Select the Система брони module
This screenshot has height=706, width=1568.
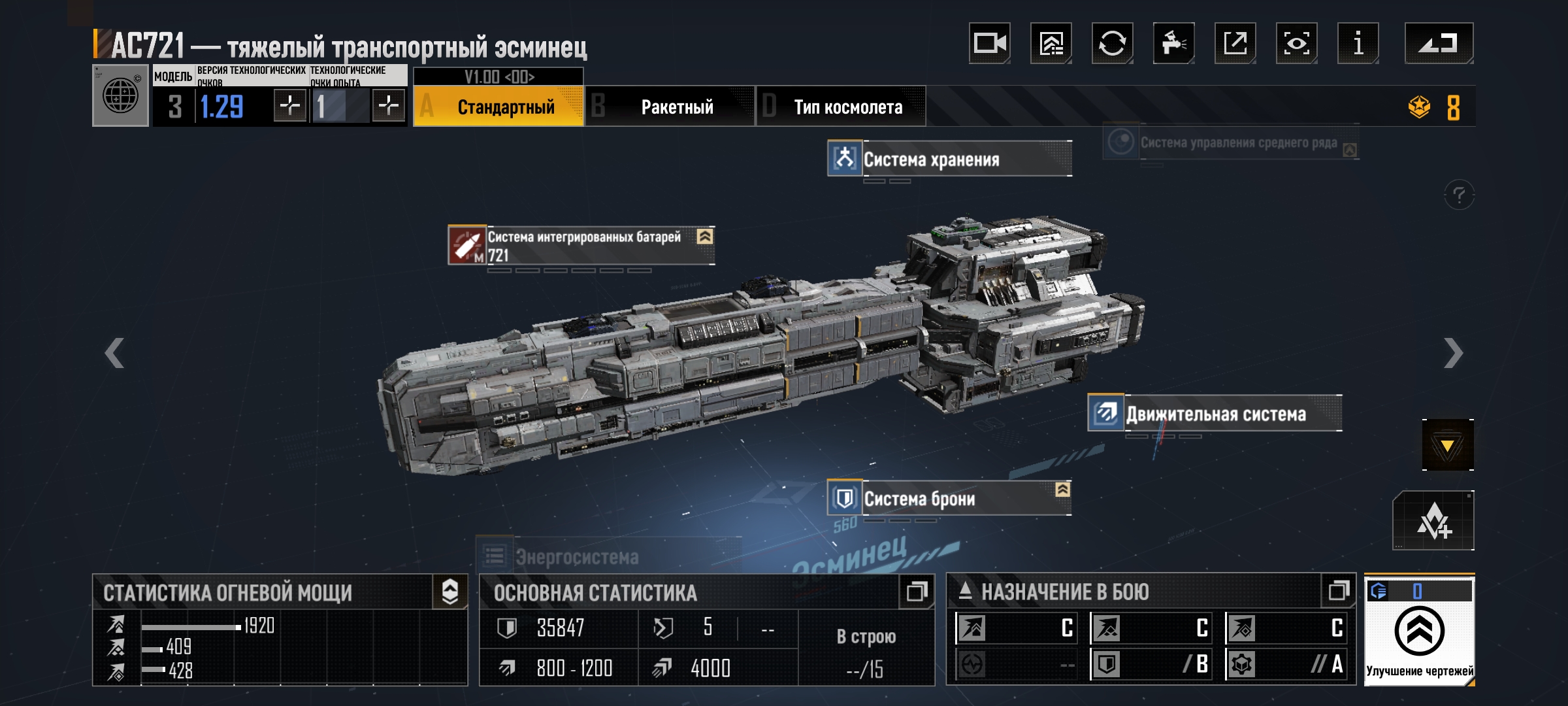click(949, 499)
